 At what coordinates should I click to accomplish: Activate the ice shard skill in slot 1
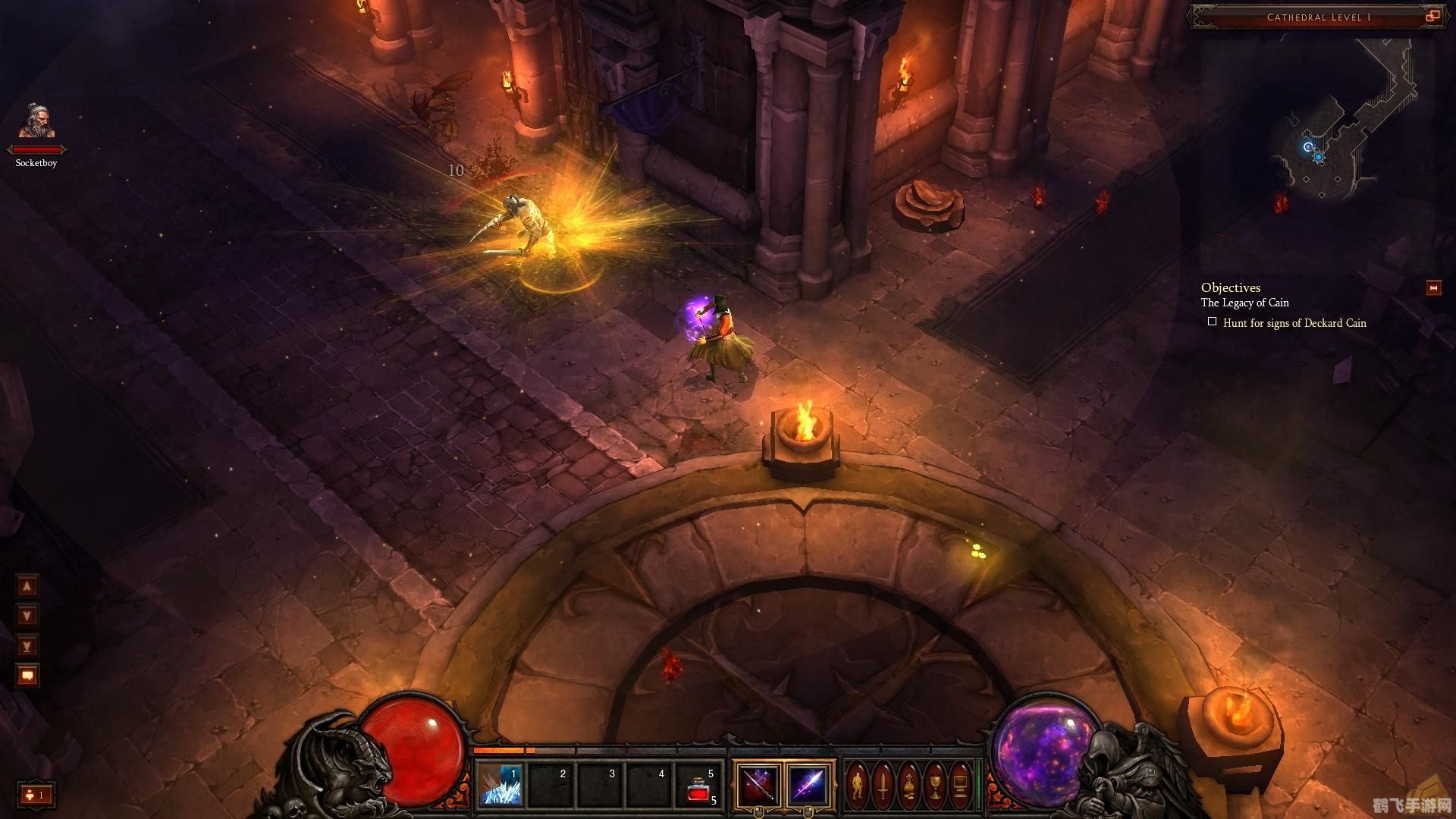[500, 785]
